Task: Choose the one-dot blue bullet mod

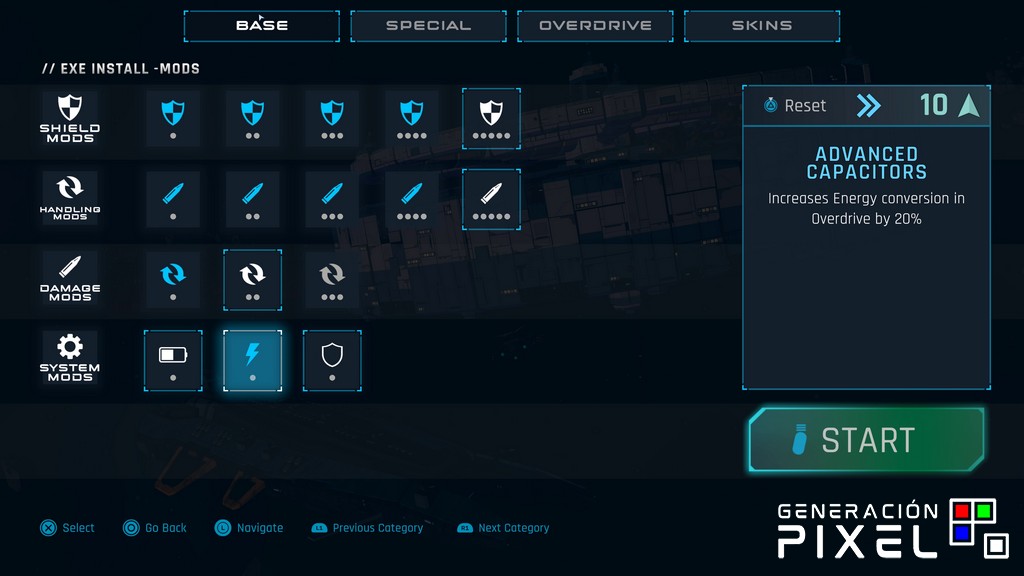Action: (x=173, y=198)
